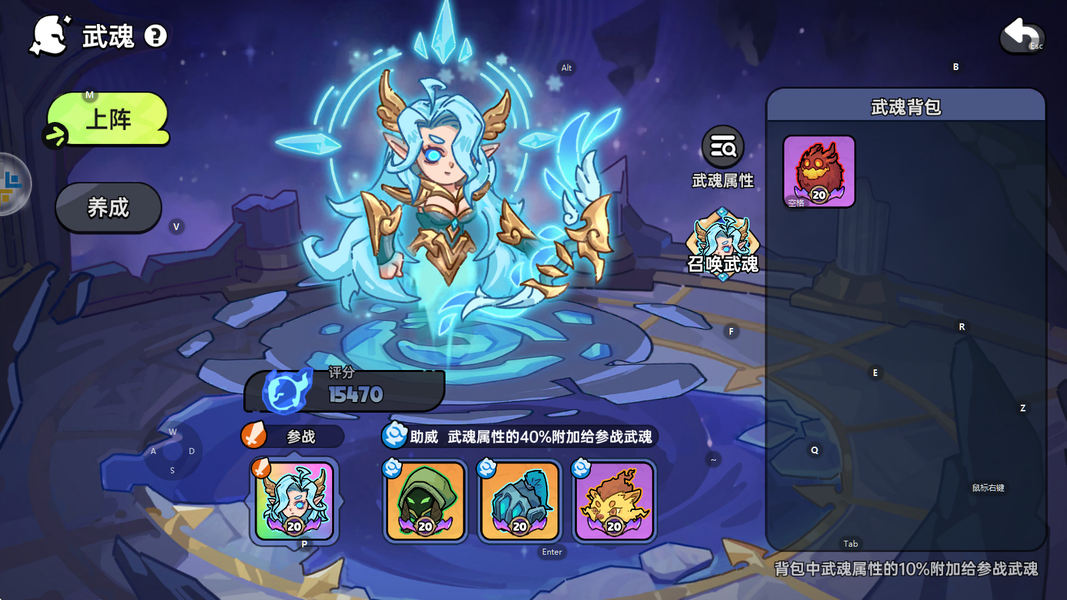Choose the green hooded assist soul
Viewport: 1067px width, 600px height.
point(426,501)
